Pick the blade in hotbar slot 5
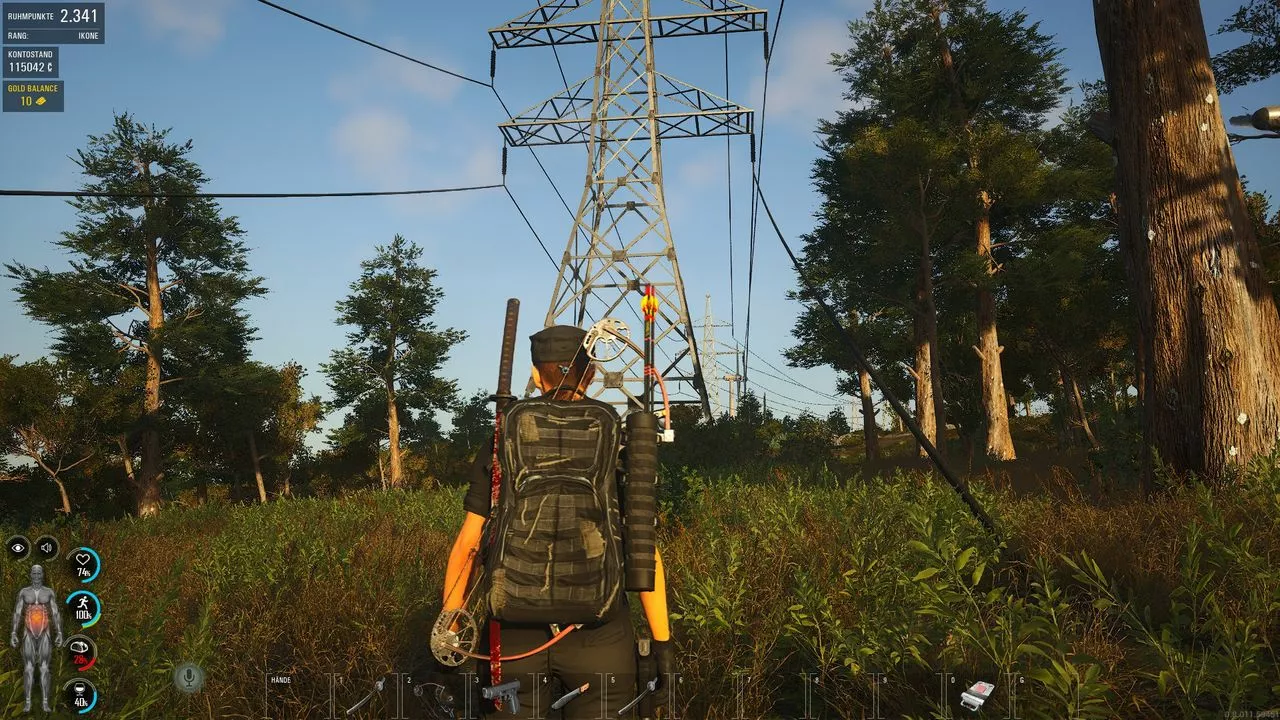Image resolution: width=1280 pixels, height=720 pixels. pyautogui.click(x=637, y=694)
